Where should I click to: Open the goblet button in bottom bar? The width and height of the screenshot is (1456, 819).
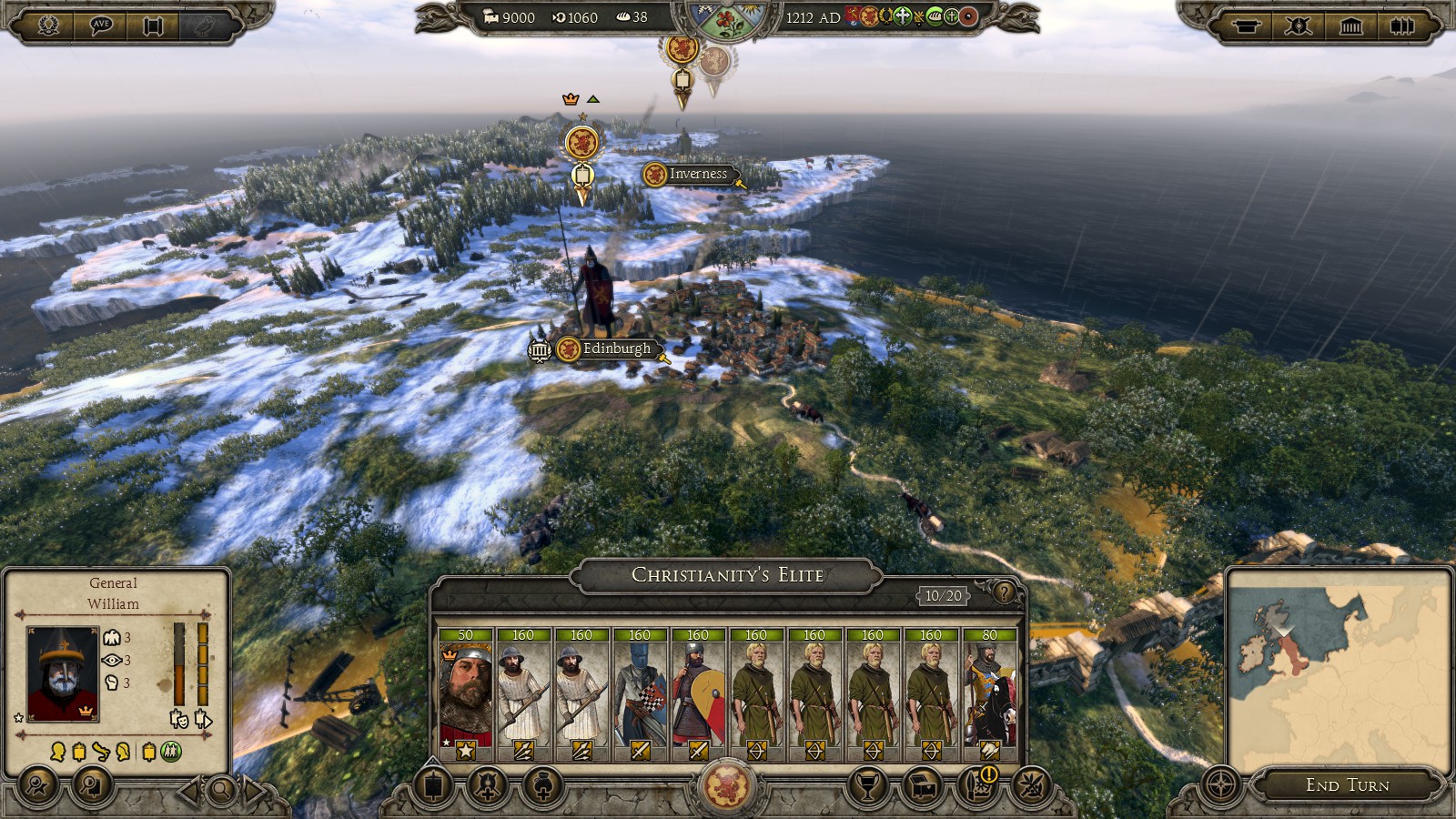(x=868, y=785)
